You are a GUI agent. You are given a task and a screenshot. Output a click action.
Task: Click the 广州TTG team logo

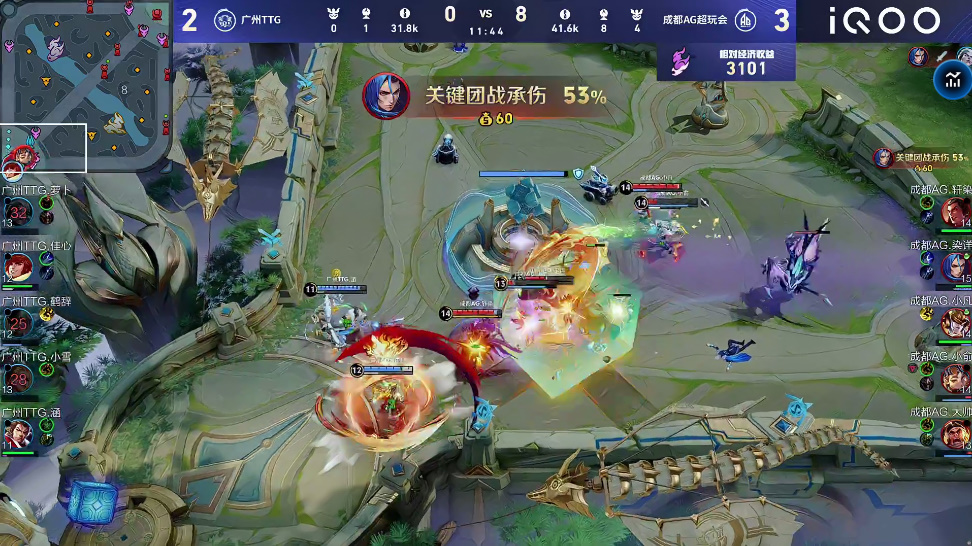(x=224, y=20)
